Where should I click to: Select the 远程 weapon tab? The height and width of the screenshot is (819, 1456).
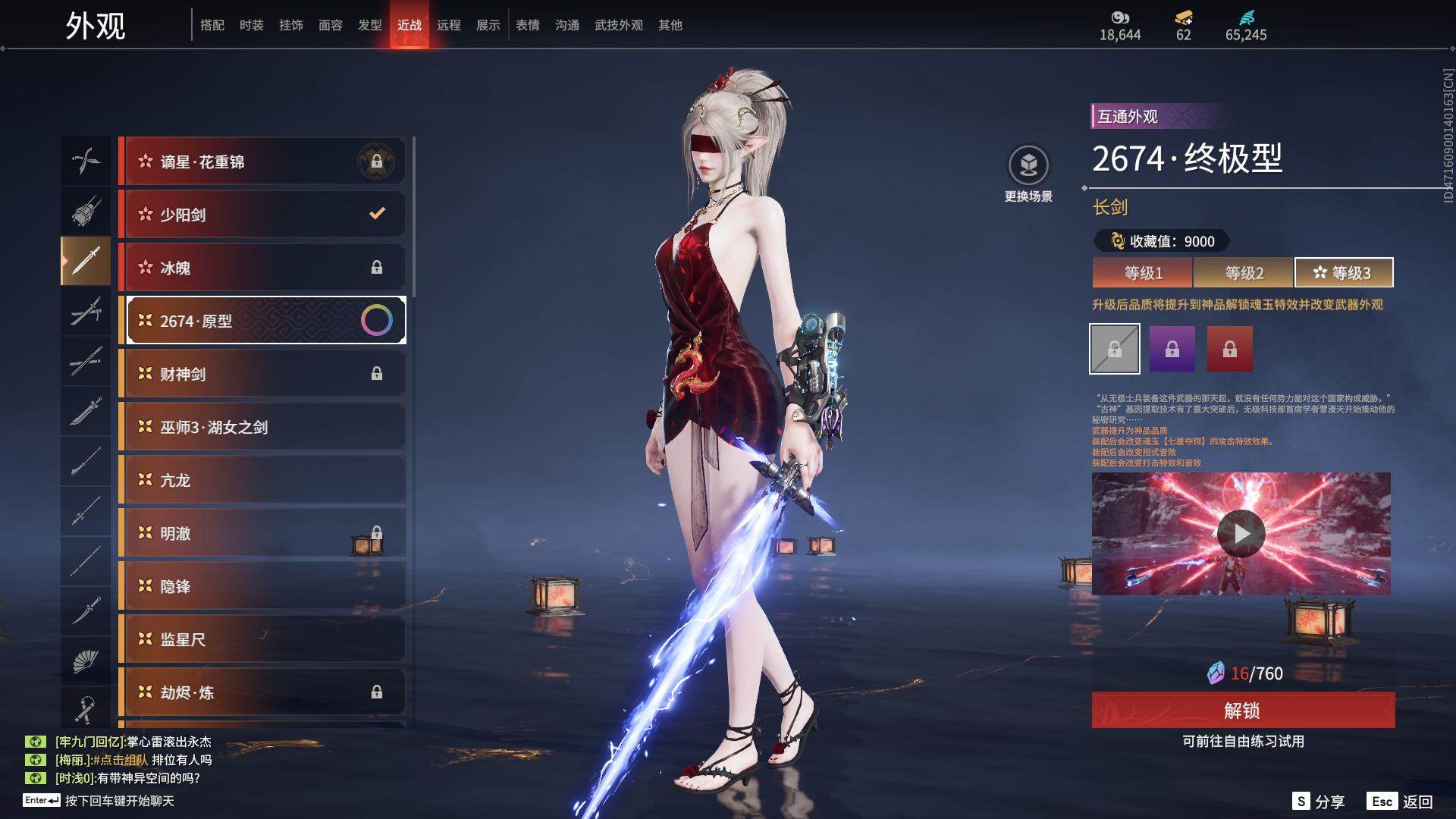(x=448, y=25)
